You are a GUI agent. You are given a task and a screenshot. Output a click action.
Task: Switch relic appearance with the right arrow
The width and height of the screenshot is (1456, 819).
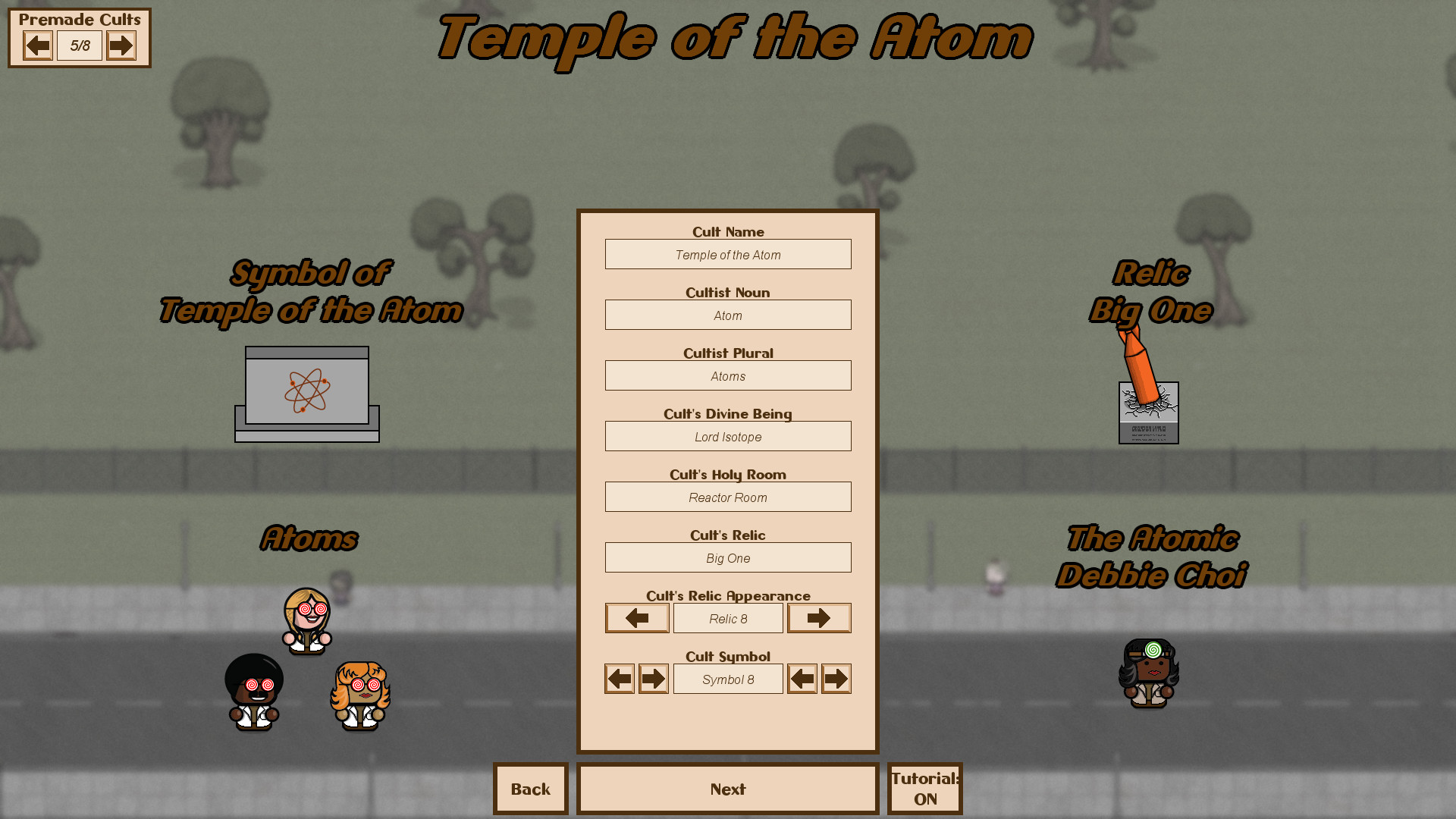[x=819, y=617]
